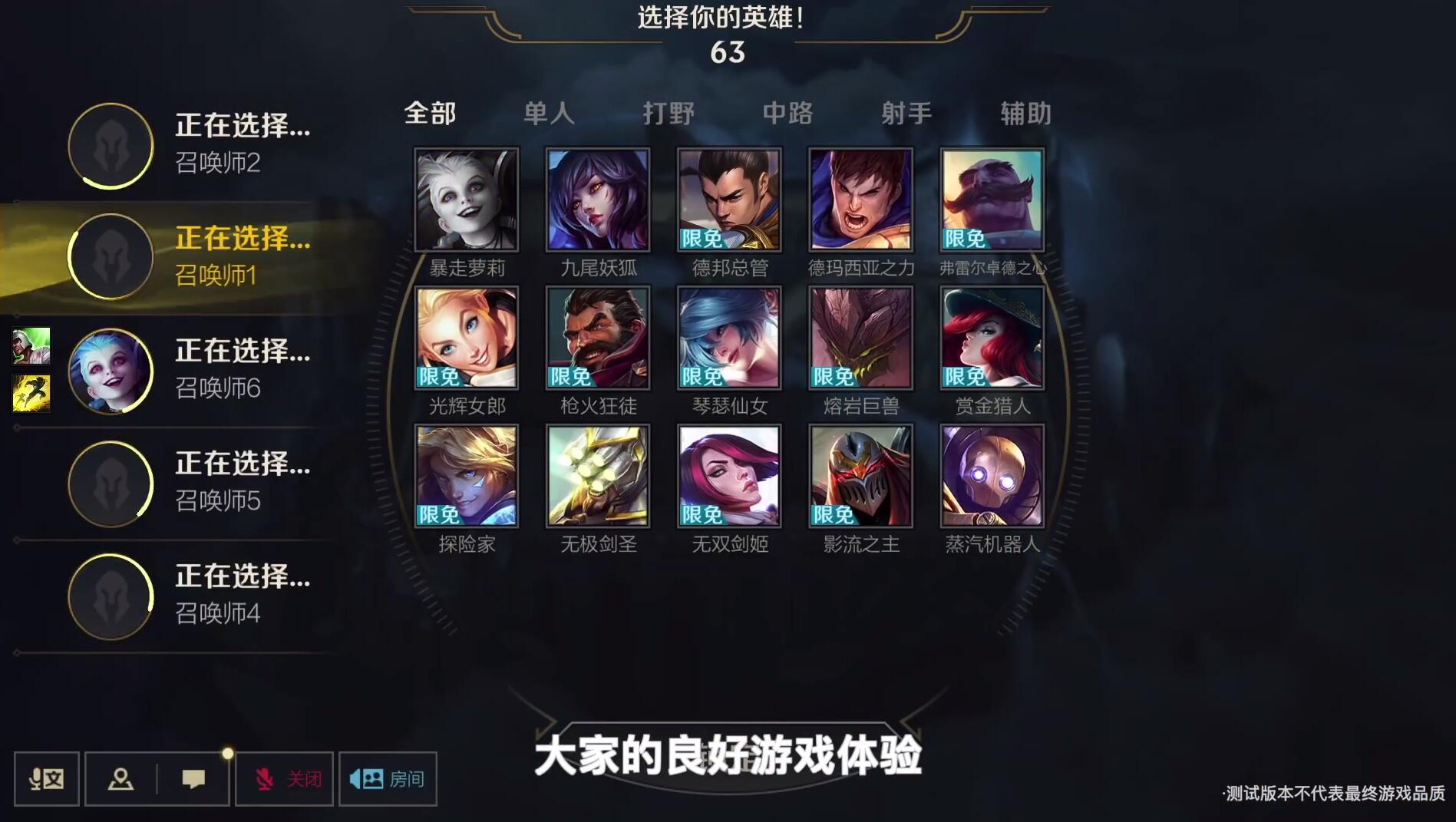The height and width of the screenshot is (822, 1456).
Task: Select the ping location icon in bottom bar
Action: pos(121,778)
